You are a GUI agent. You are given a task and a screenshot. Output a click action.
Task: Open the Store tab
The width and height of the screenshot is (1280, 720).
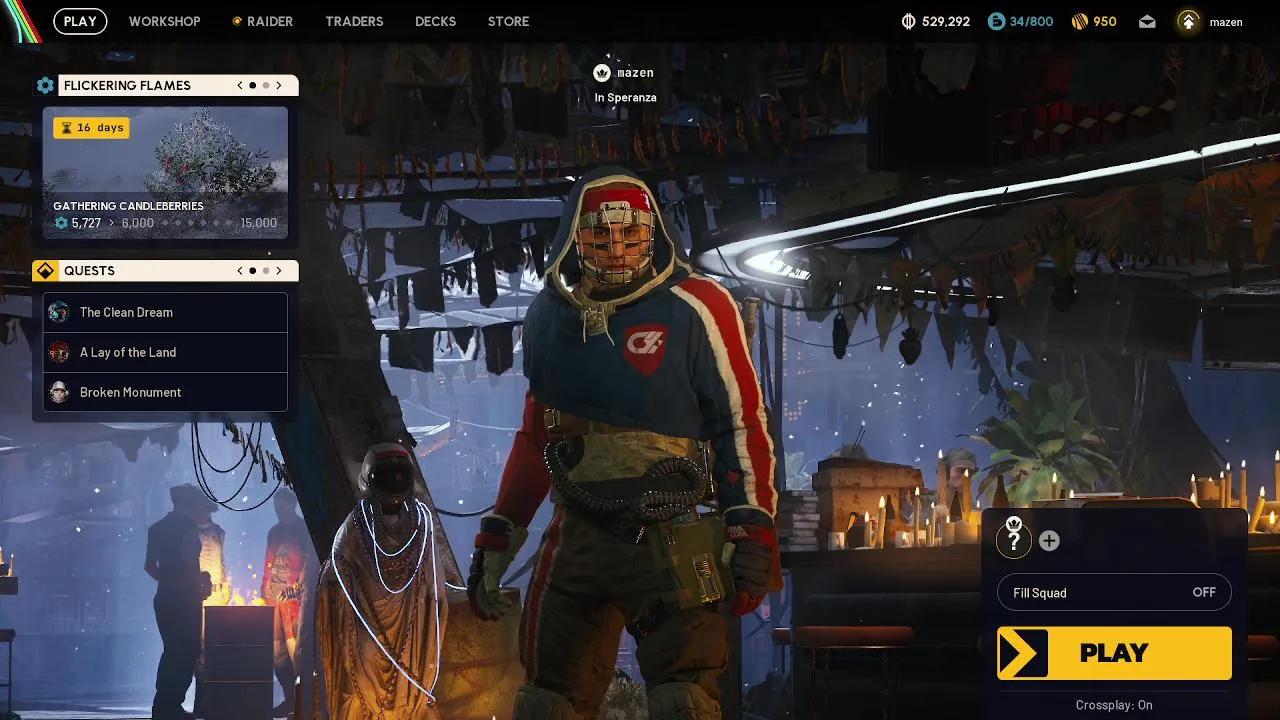click(508, 21)
